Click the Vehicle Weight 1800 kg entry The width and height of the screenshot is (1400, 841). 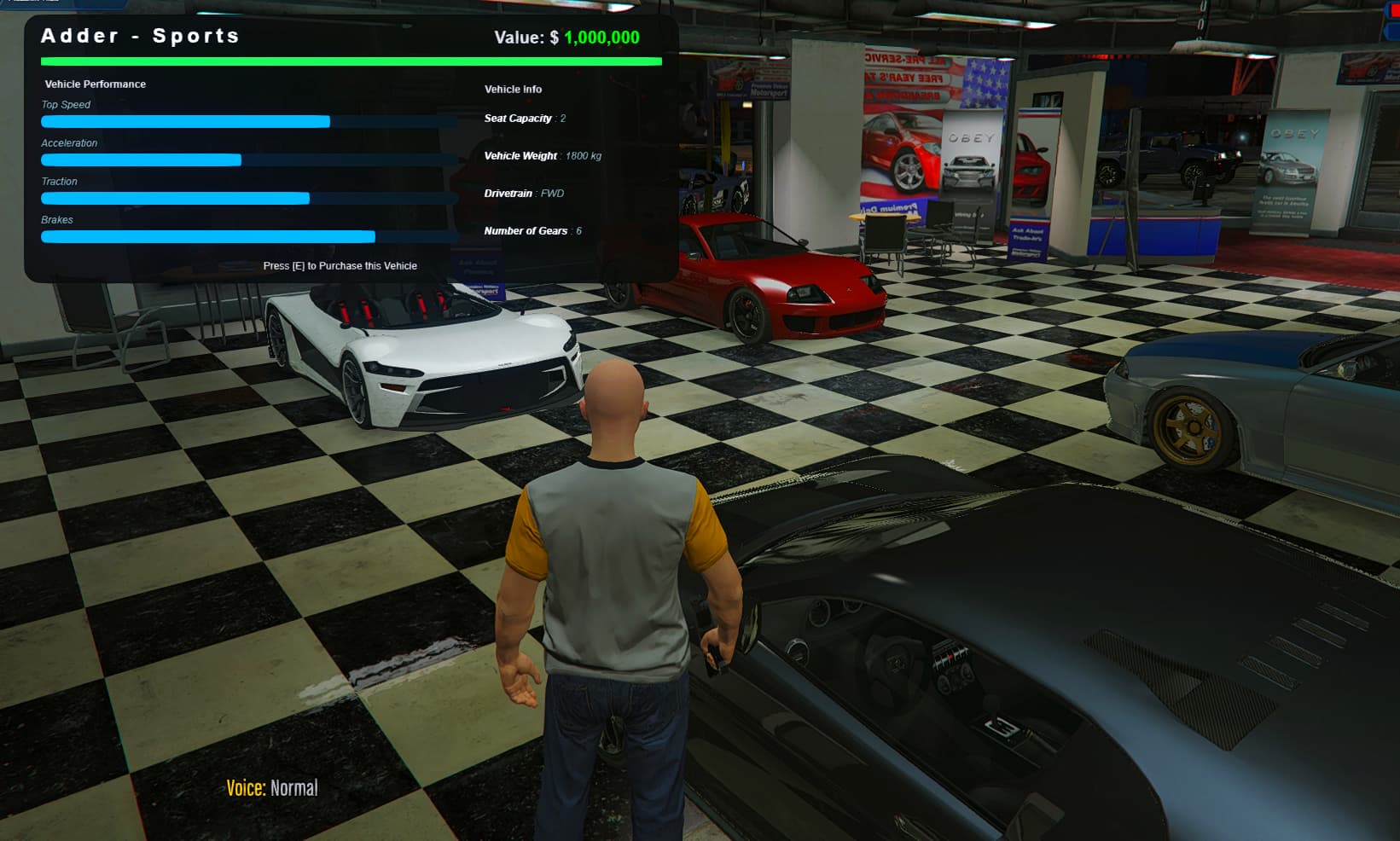[x=543, y=155]
